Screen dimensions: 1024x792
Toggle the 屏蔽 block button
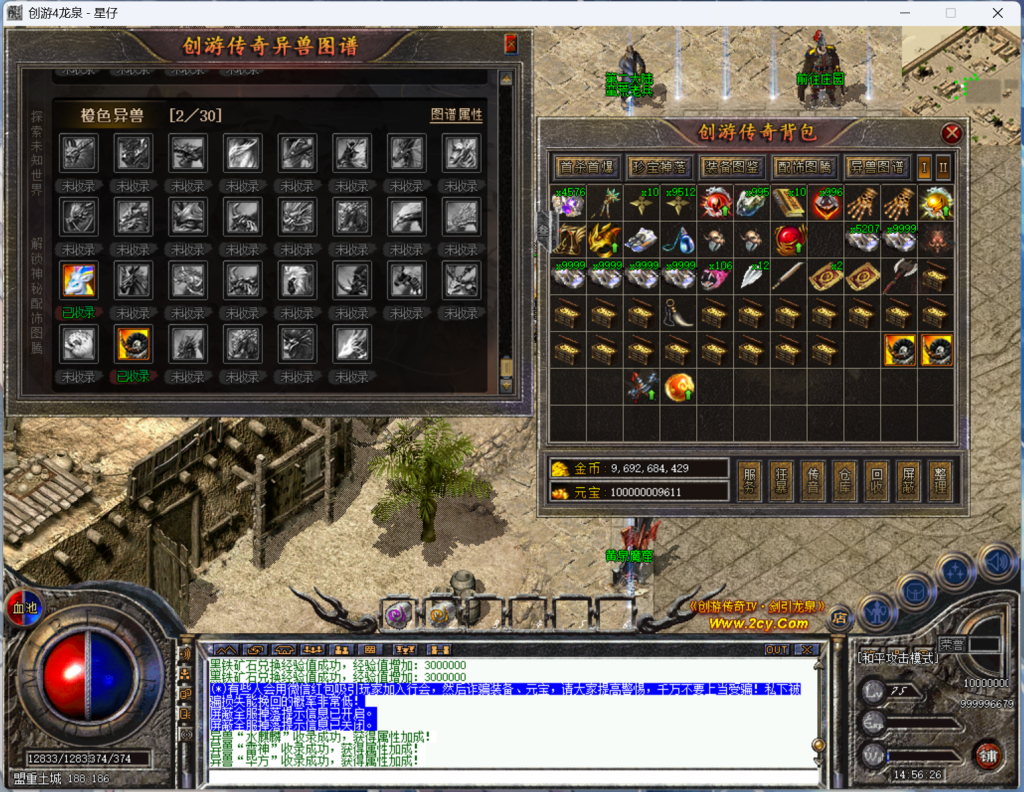click(908, 480)
